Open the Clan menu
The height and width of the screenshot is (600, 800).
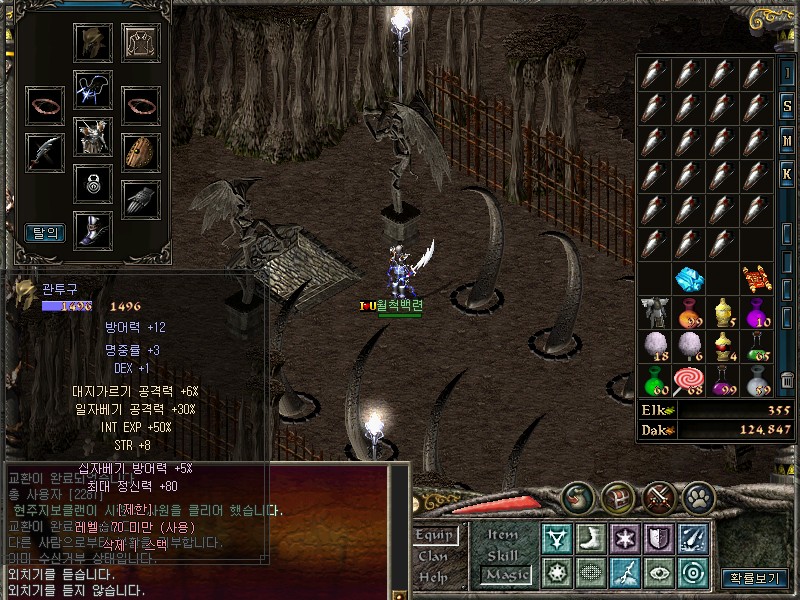434,556
